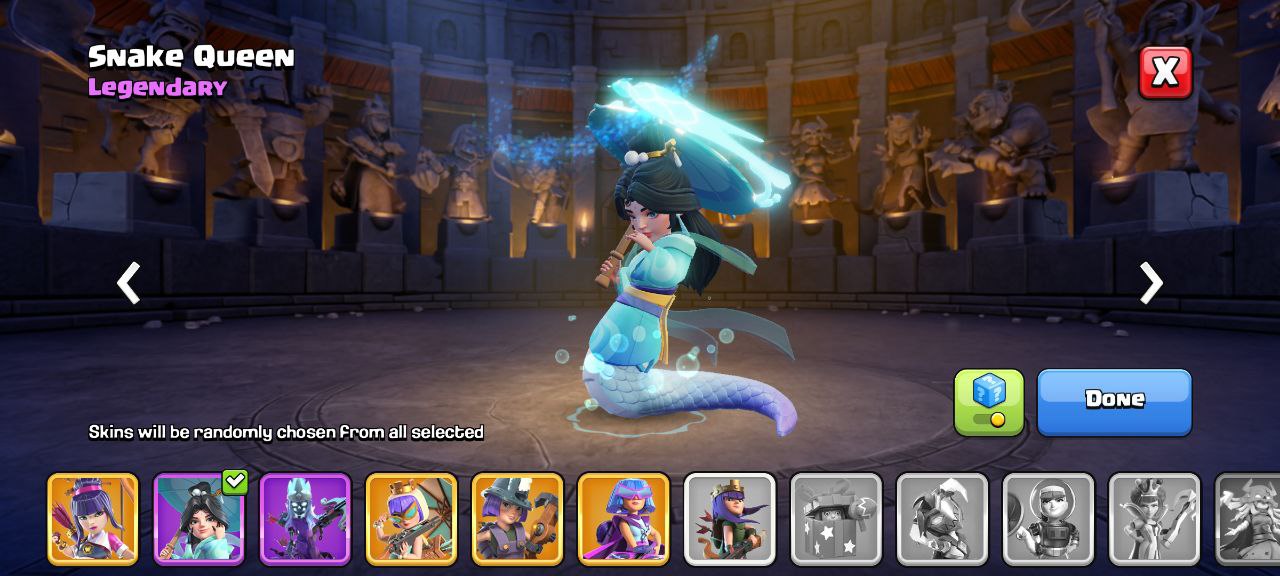Show the previous skin with left arrow

[x=129, y=283]
